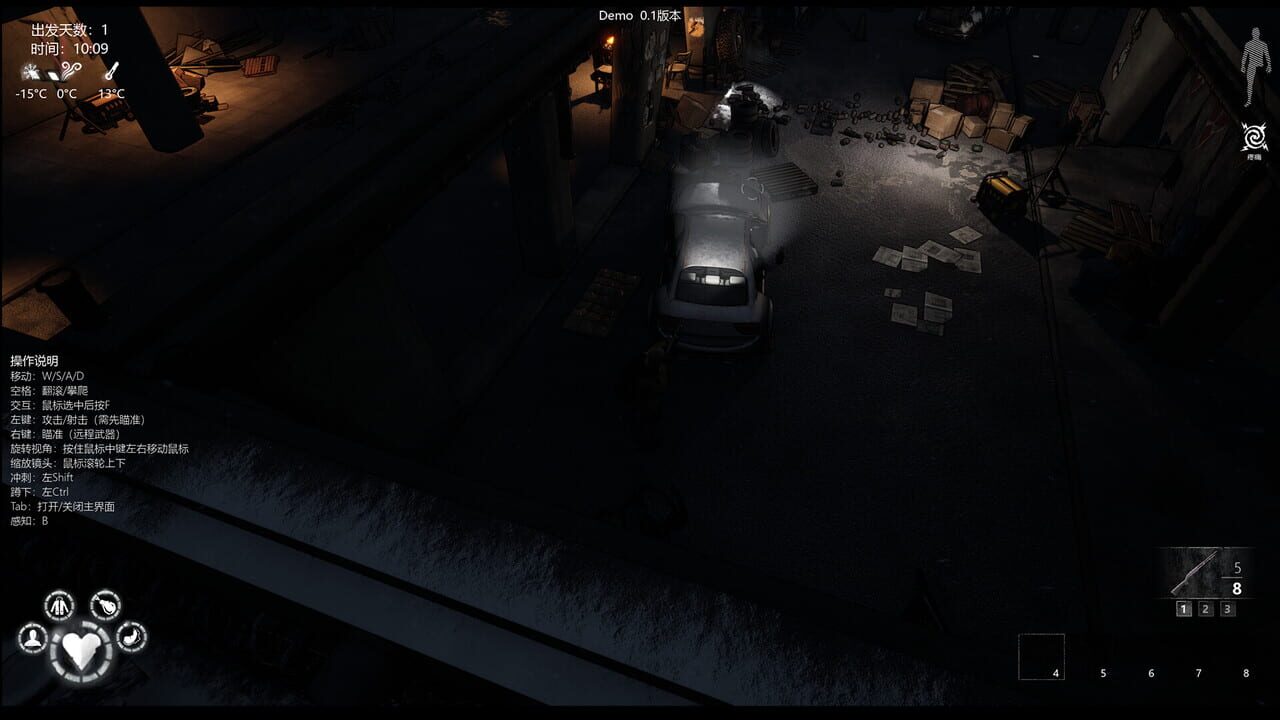The width and height of the screenshot is (1280, 720).
Task: Select the character portrait icon in the radial menu
Action: 33,638
